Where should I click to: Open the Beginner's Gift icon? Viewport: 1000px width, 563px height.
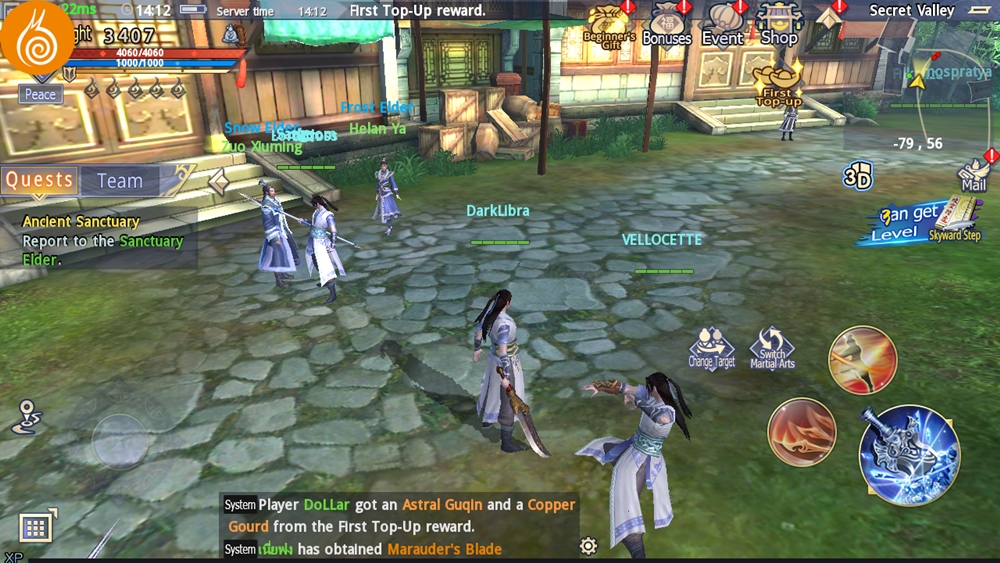coord(608,26)
